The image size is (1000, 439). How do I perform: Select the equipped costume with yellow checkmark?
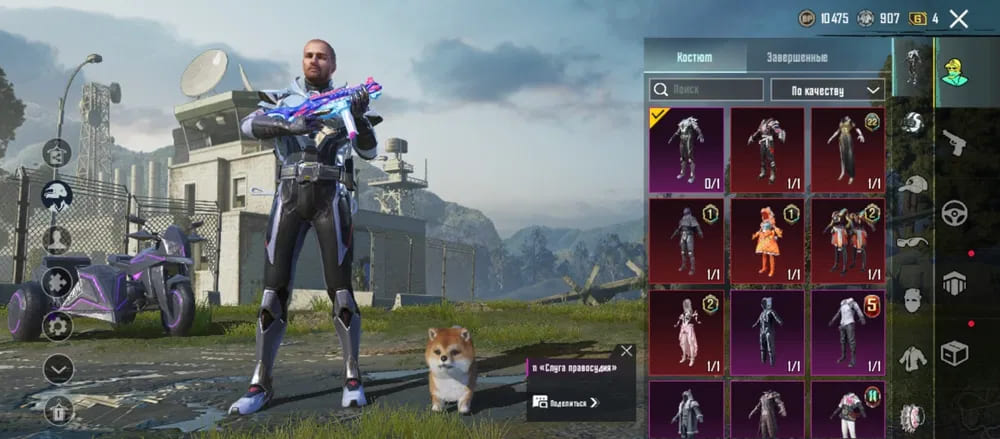click(686, 149)
